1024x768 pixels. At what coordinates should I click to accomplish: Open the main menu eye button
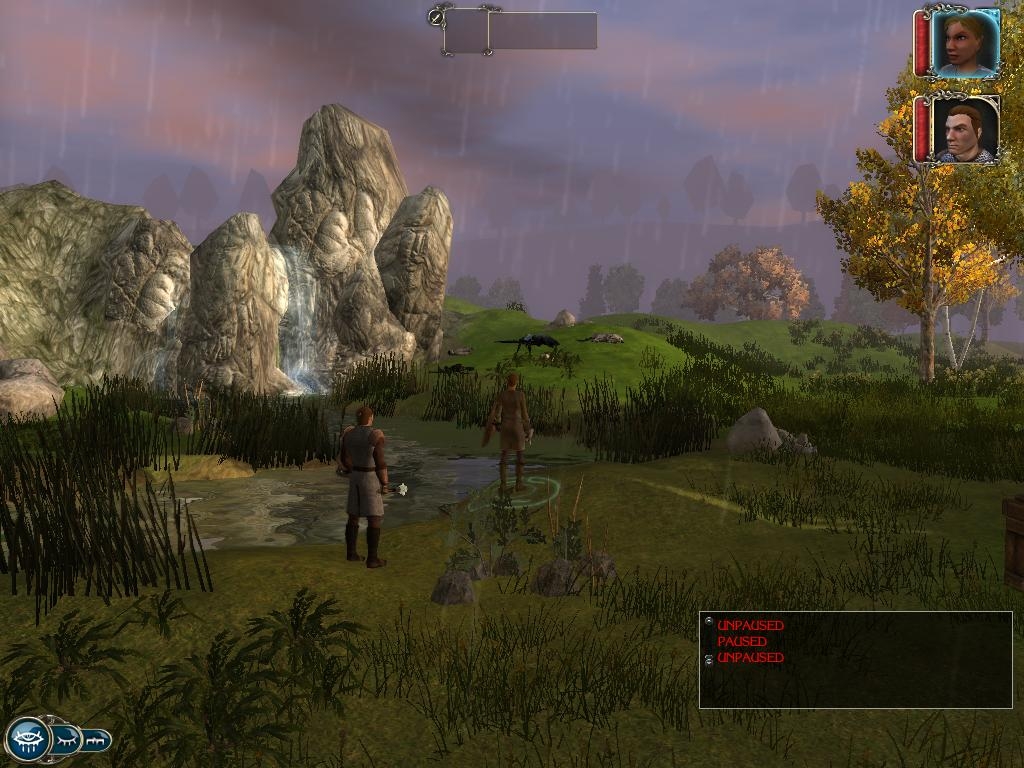[28, 739]
